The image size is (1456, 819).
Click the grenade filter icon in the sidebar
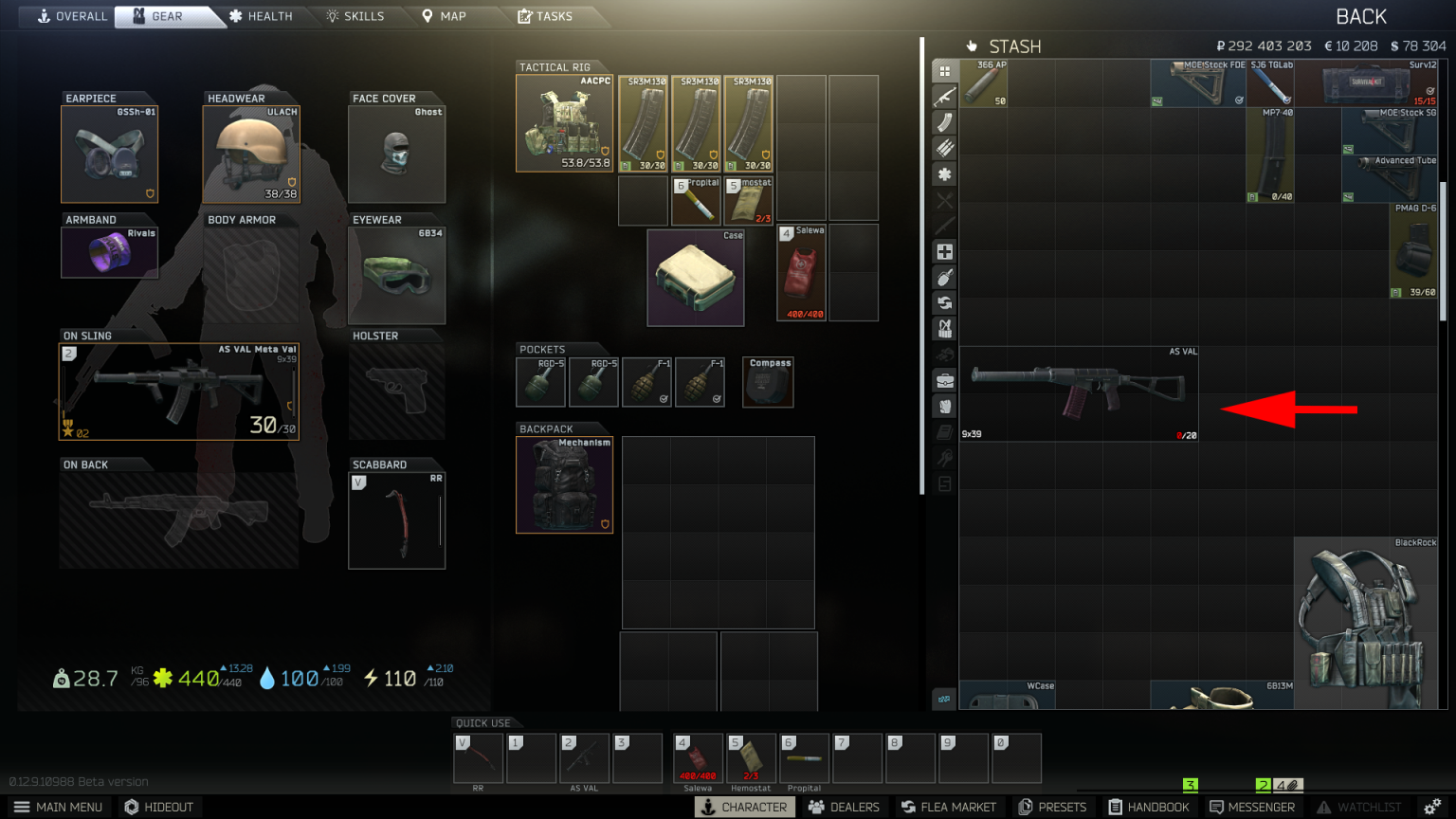click(x=944, y=277)
